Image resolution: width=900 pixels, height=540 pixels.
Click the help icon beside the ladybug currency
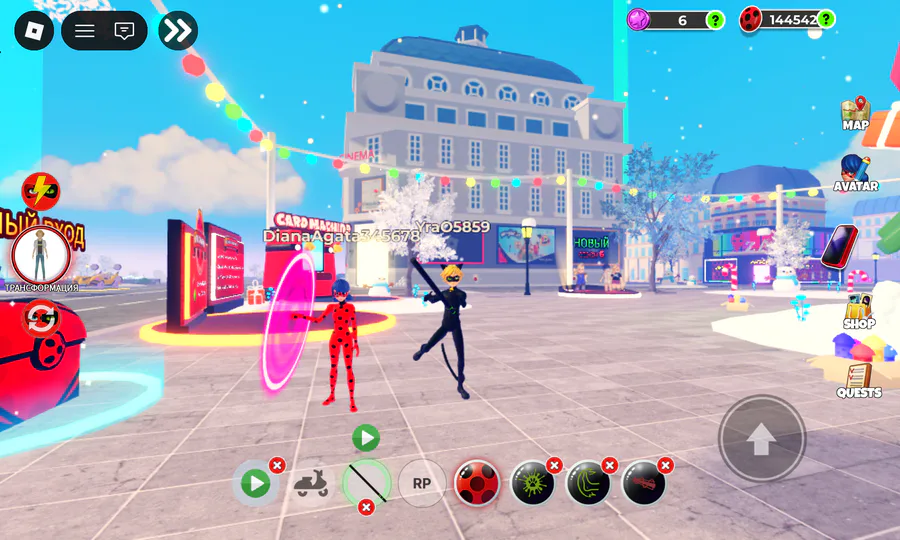(x=826, y=19)
